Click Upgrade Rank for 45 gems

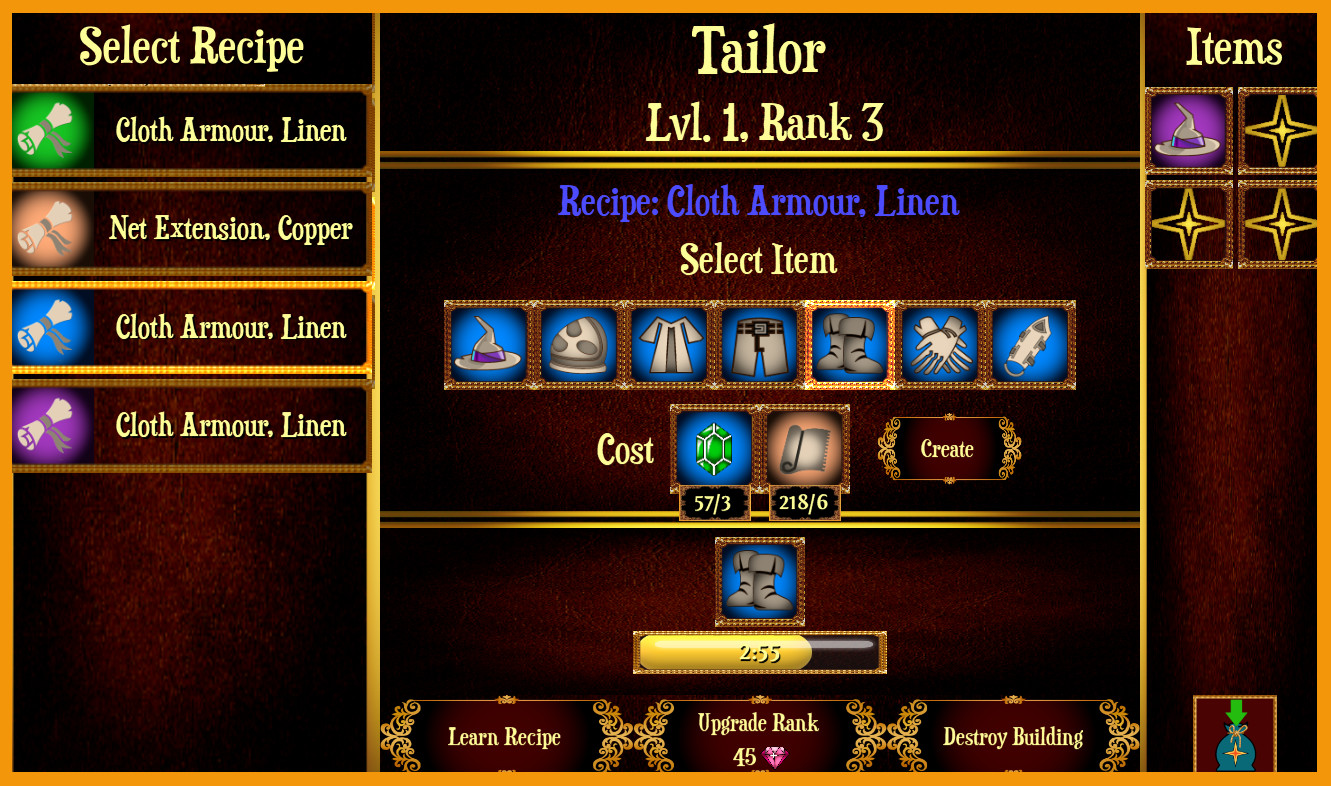pyautogui.click(x=758, y=735)
